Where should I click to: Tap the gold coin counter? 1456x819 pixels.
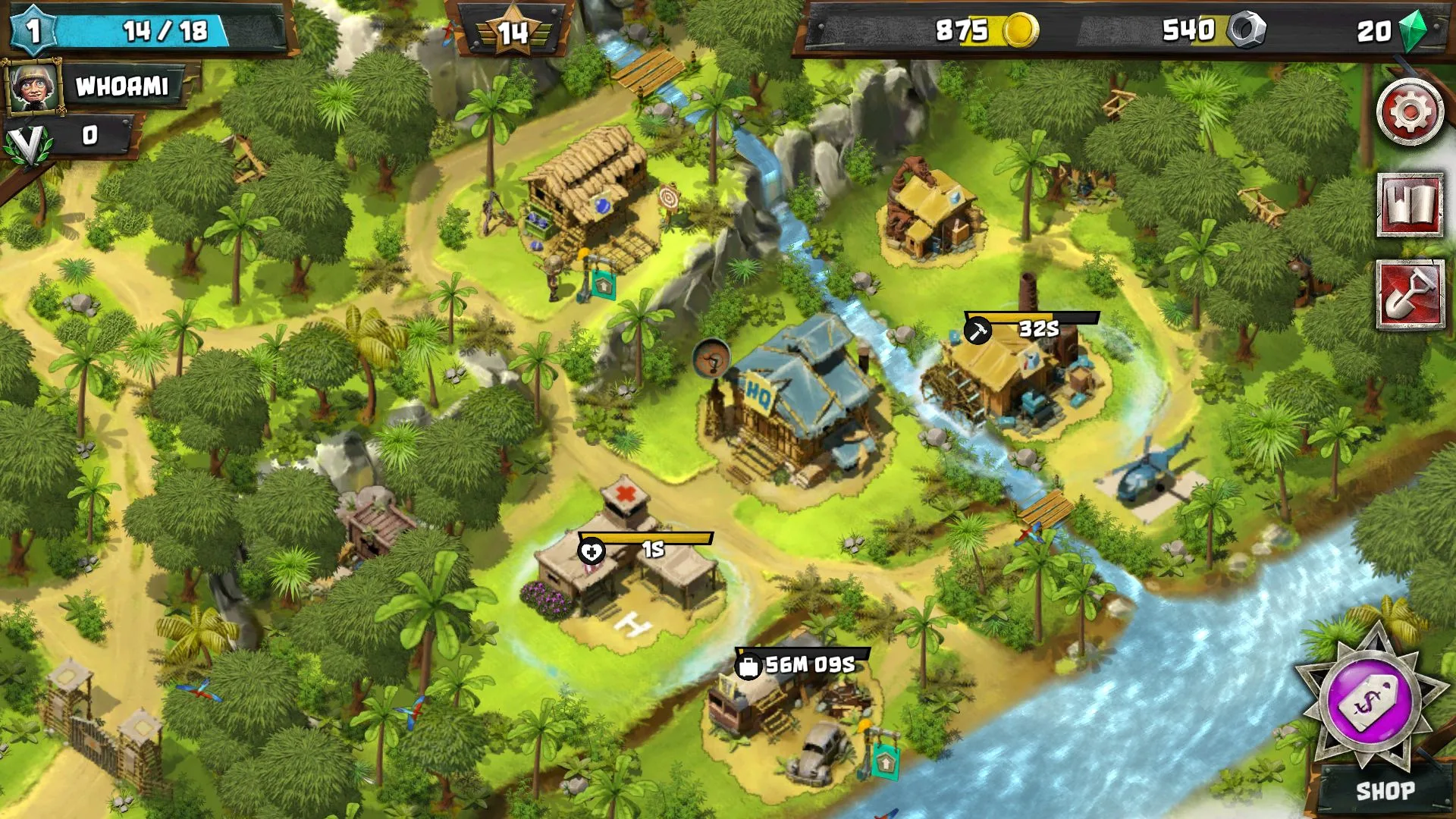tap(986, 31)
